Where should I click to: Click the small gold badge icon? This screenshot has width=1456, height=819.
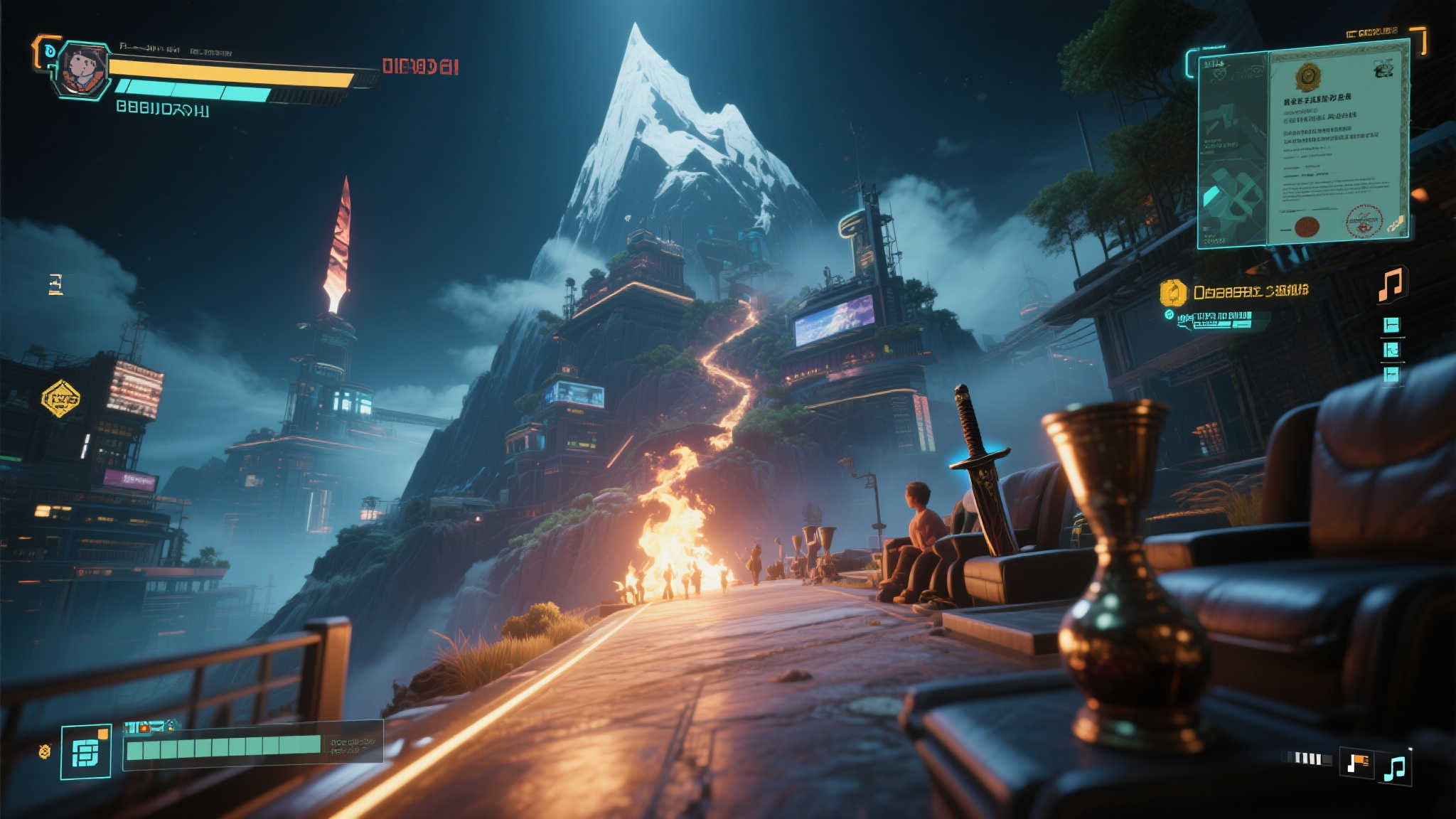pyautogui.click(x=45, y=751)
